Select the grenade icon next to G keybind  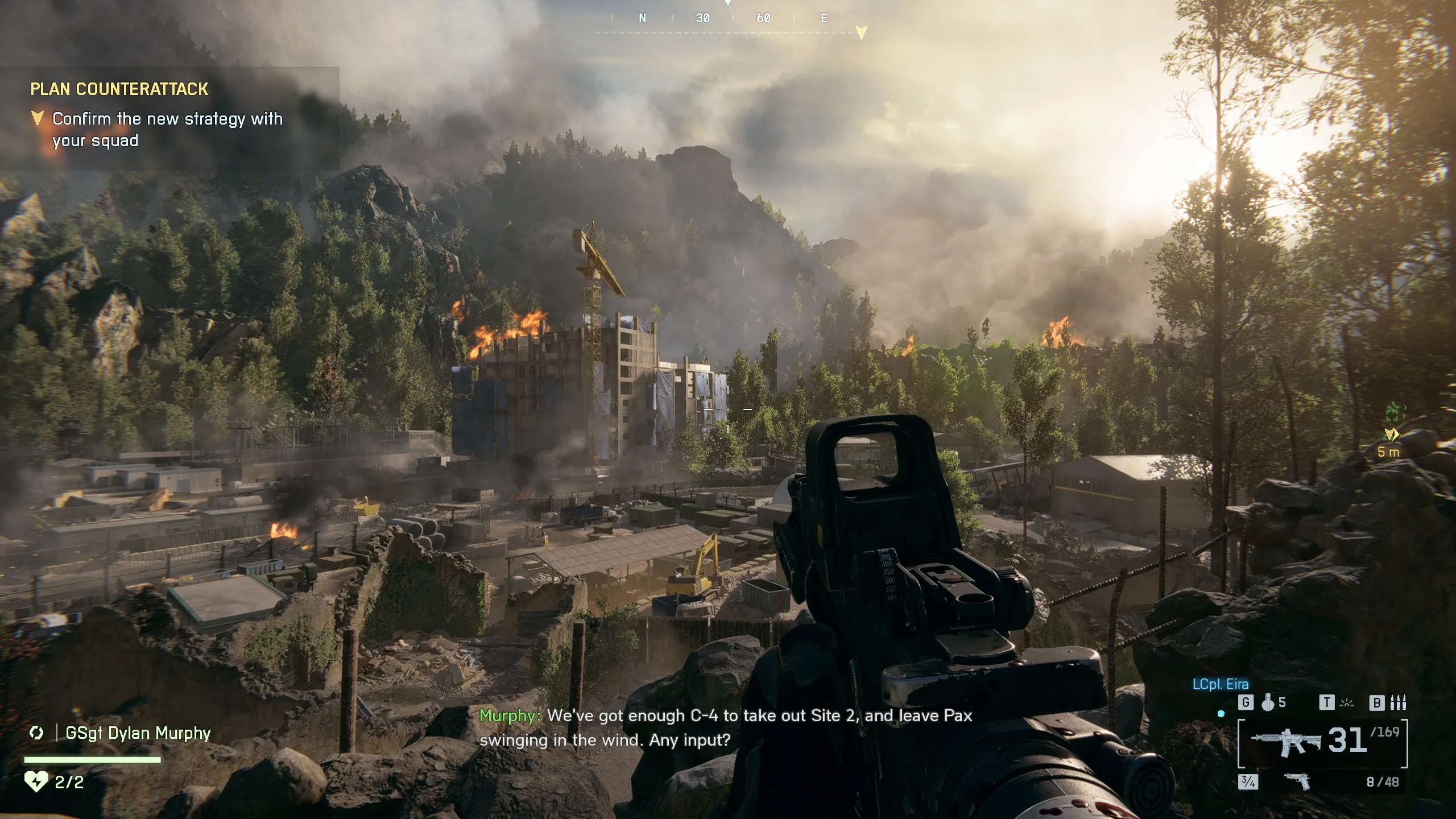pos(1268,705)
